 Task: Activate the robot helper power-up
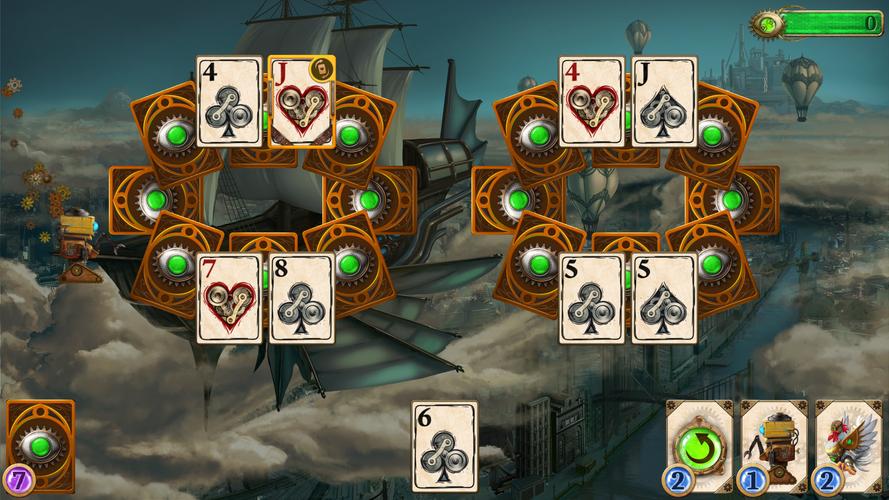click(772, 444)
